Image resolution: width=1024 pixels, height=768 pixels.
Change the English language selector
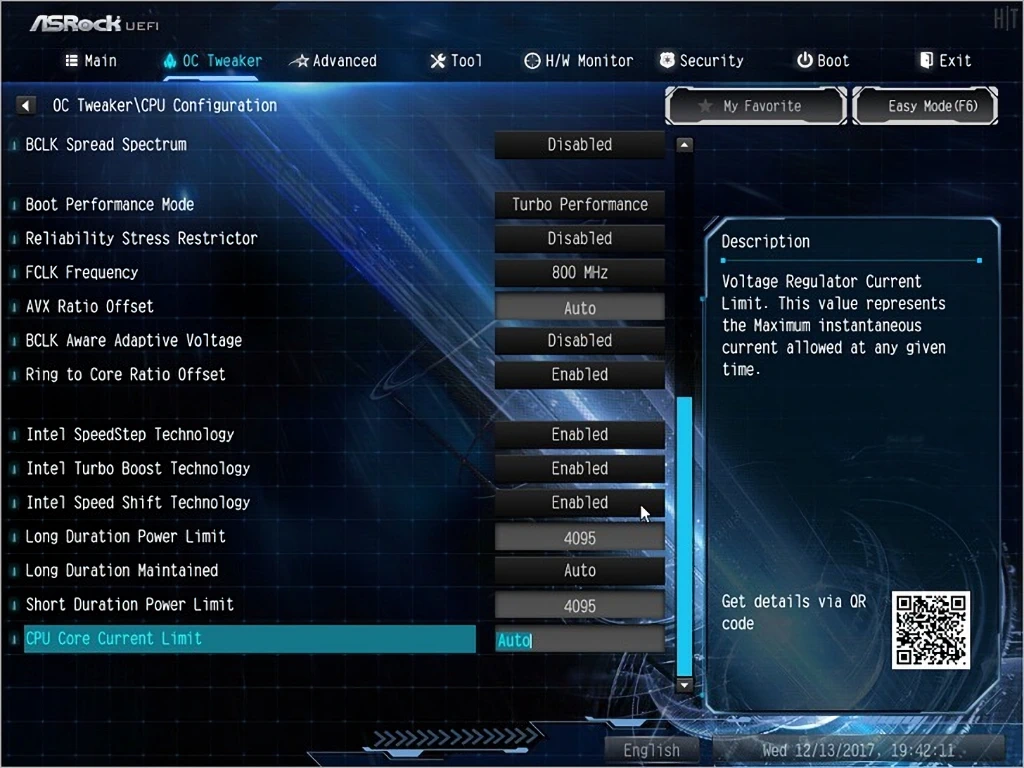(x=652, y=750)
